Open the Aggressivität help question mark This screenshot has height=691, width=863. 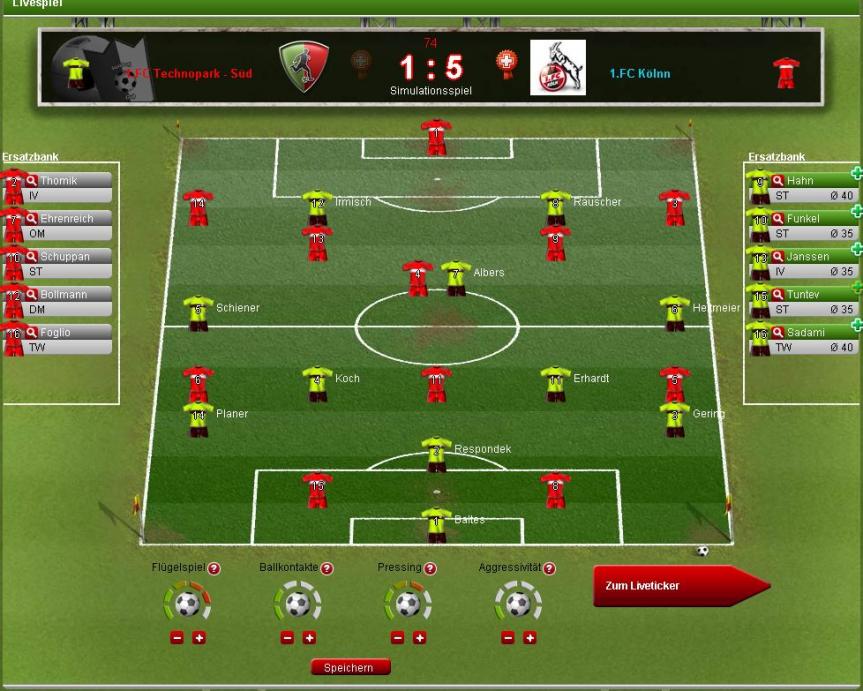click(x=549, y=568)
